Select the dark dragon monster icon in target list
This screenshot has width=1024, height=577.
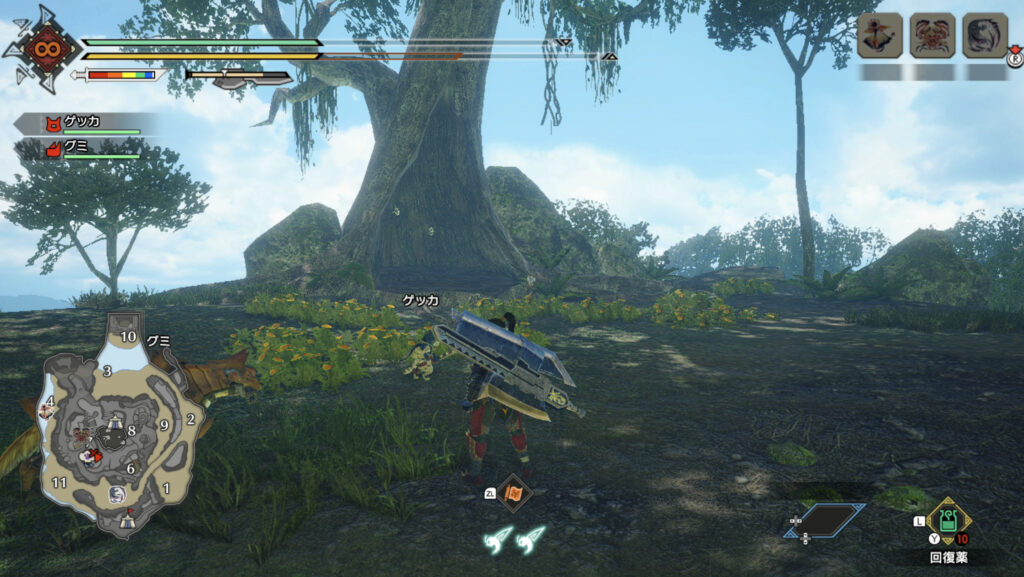[x=984, y=36]
